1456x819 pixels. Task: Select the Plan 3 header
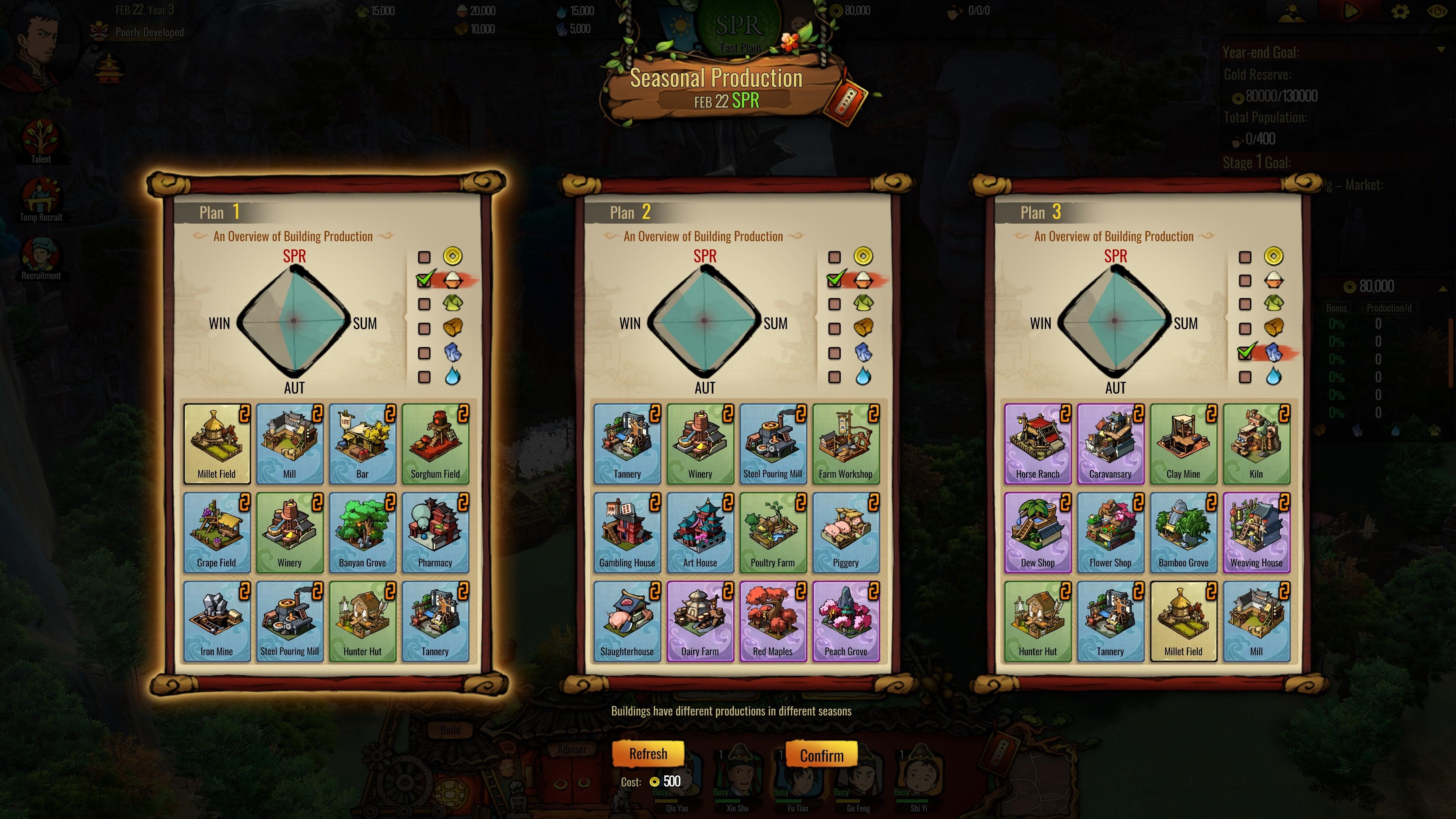click(1041, 212)
